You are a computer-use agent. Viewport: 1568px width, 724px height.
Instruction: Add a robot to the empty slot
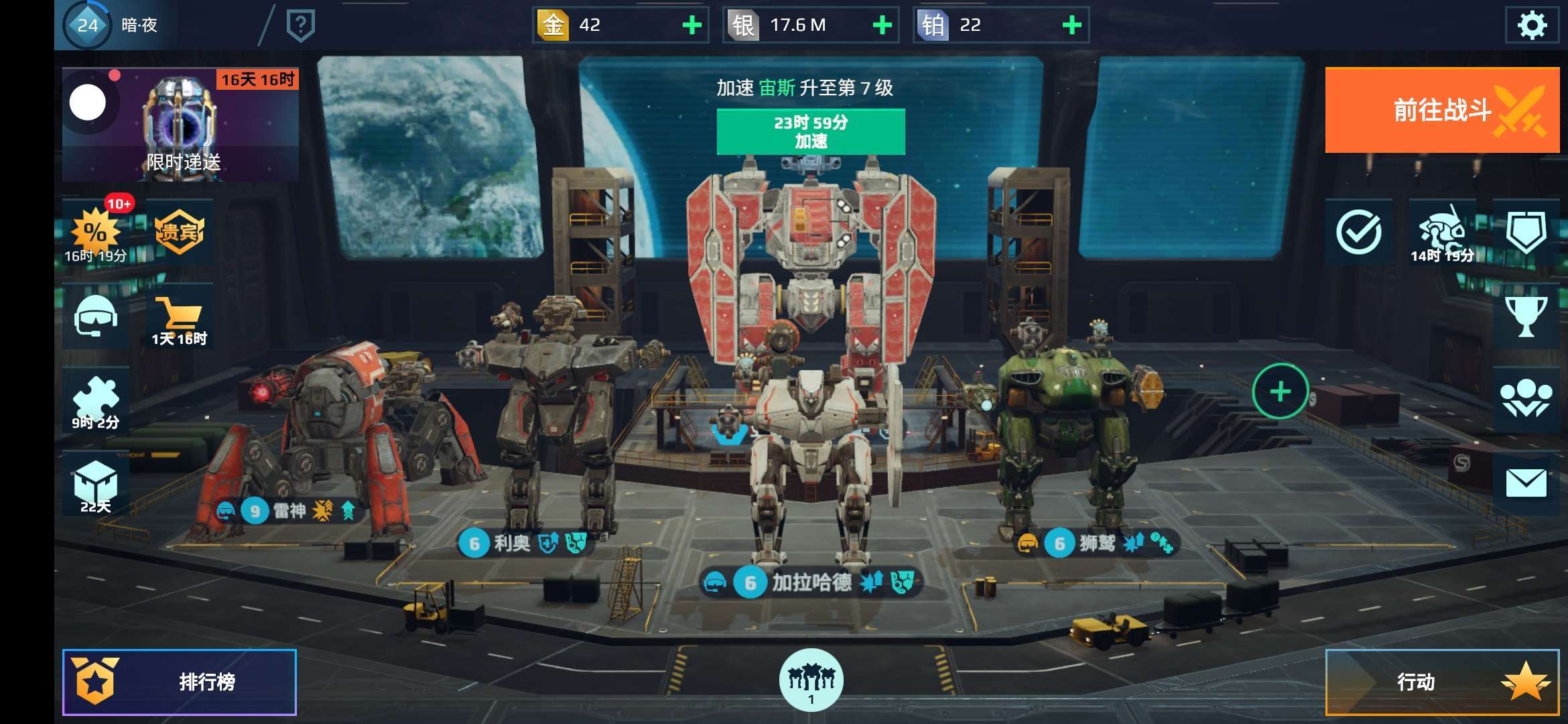[1280, 391]
